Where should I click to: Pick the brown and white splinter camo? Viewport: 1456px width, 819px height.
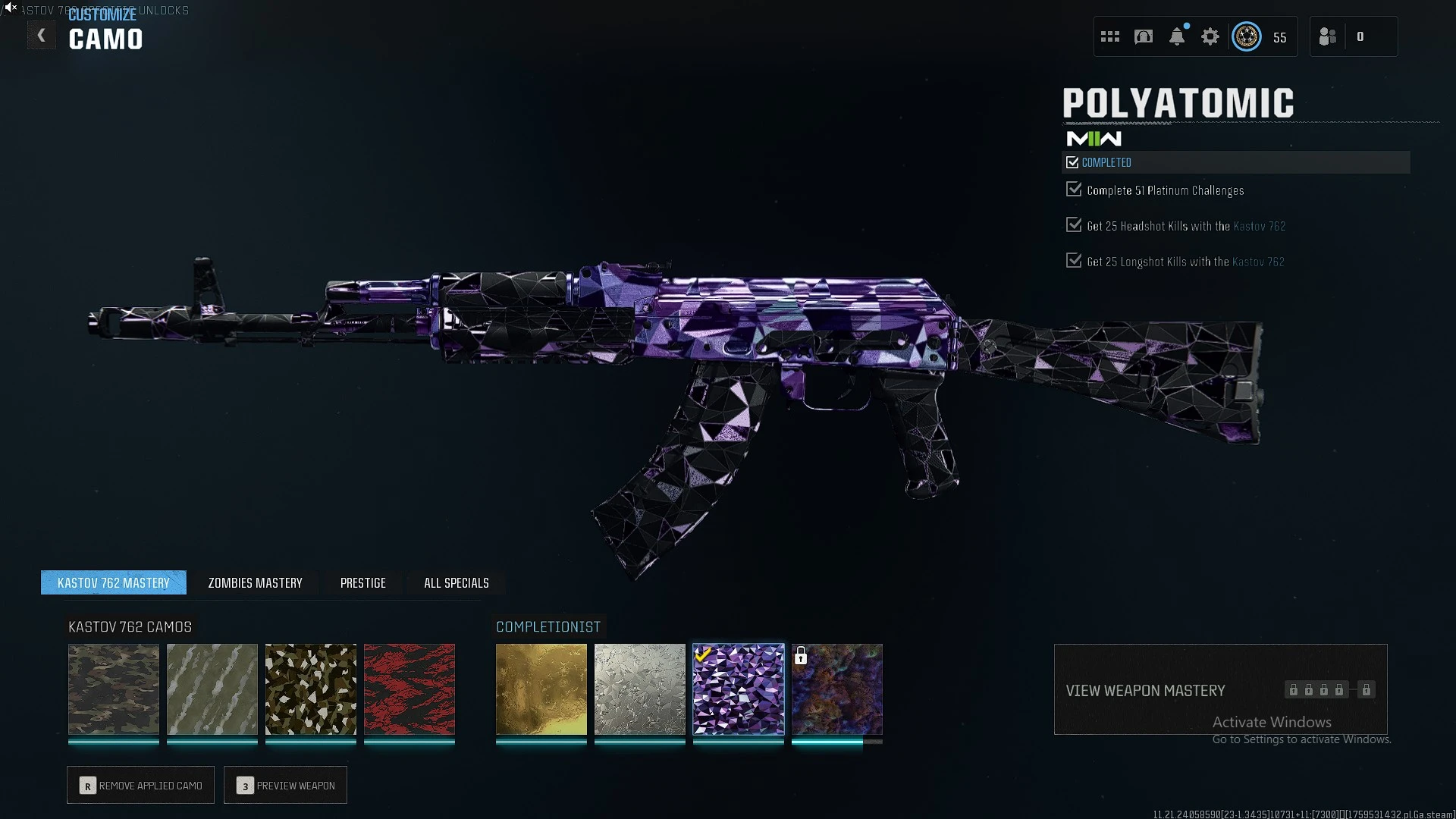coord(311,689)
